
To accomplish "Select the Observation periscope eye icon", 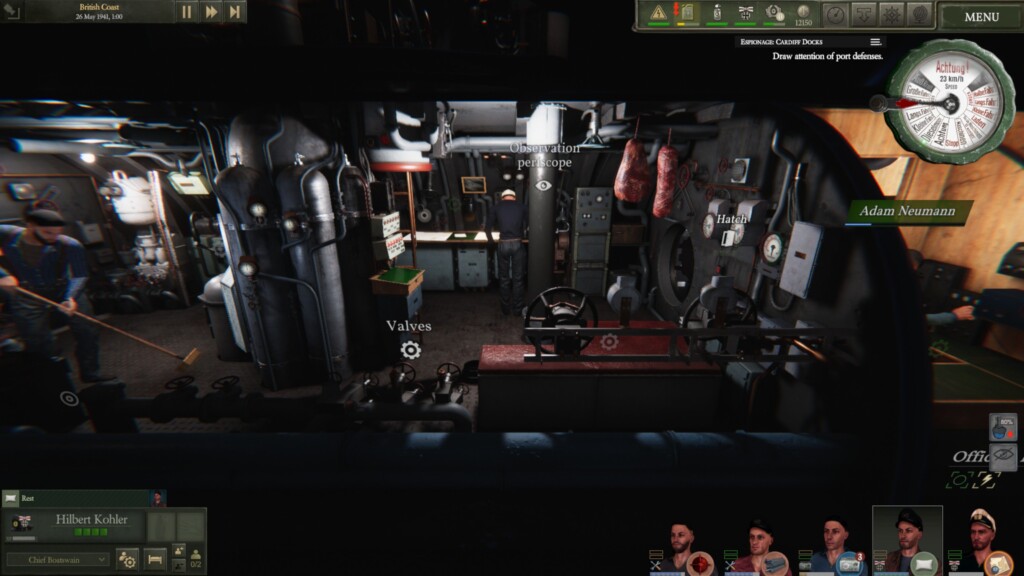I will [543, 185].
